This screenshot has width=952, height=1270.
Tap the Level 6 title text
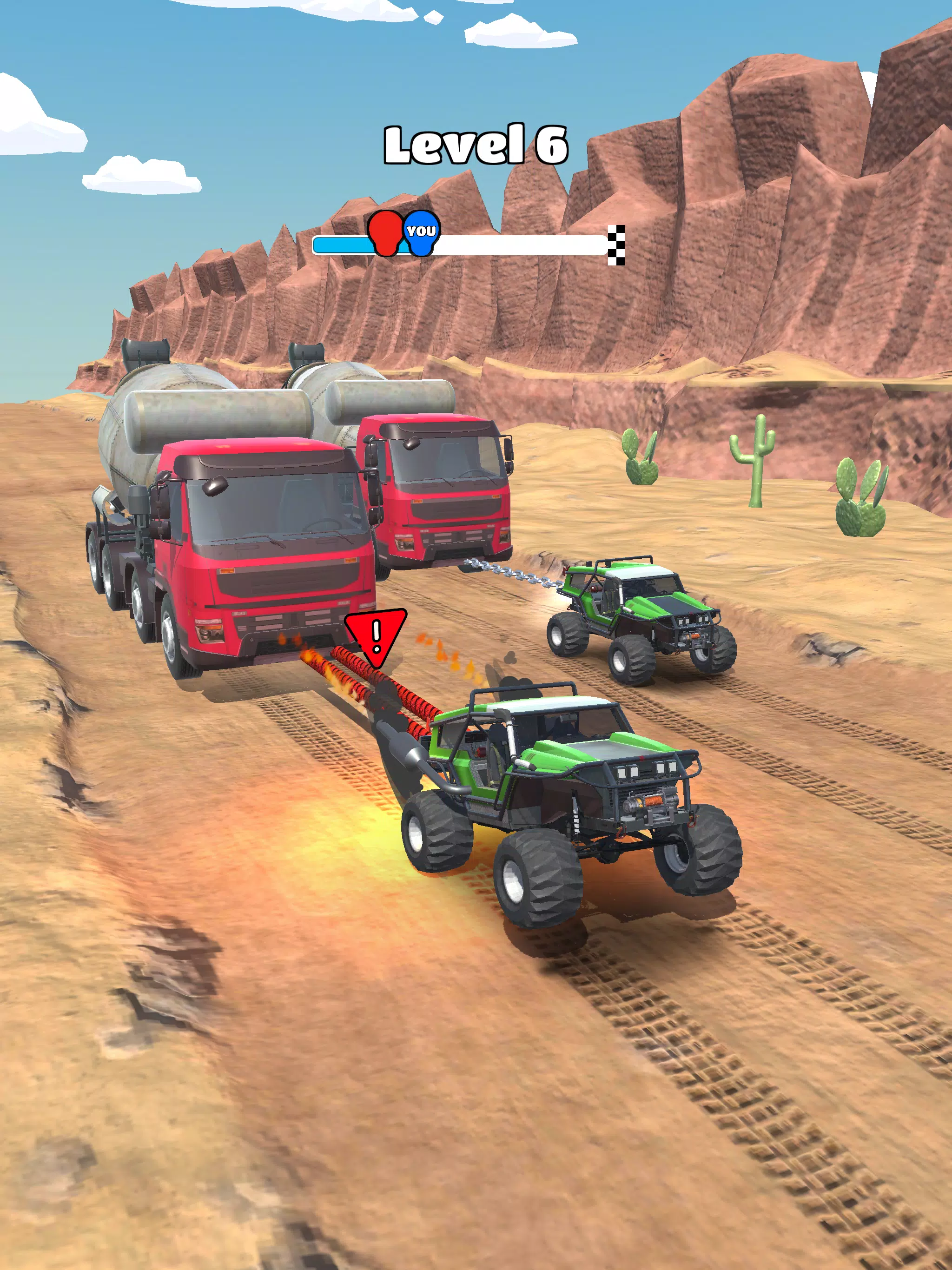point(476,144)
